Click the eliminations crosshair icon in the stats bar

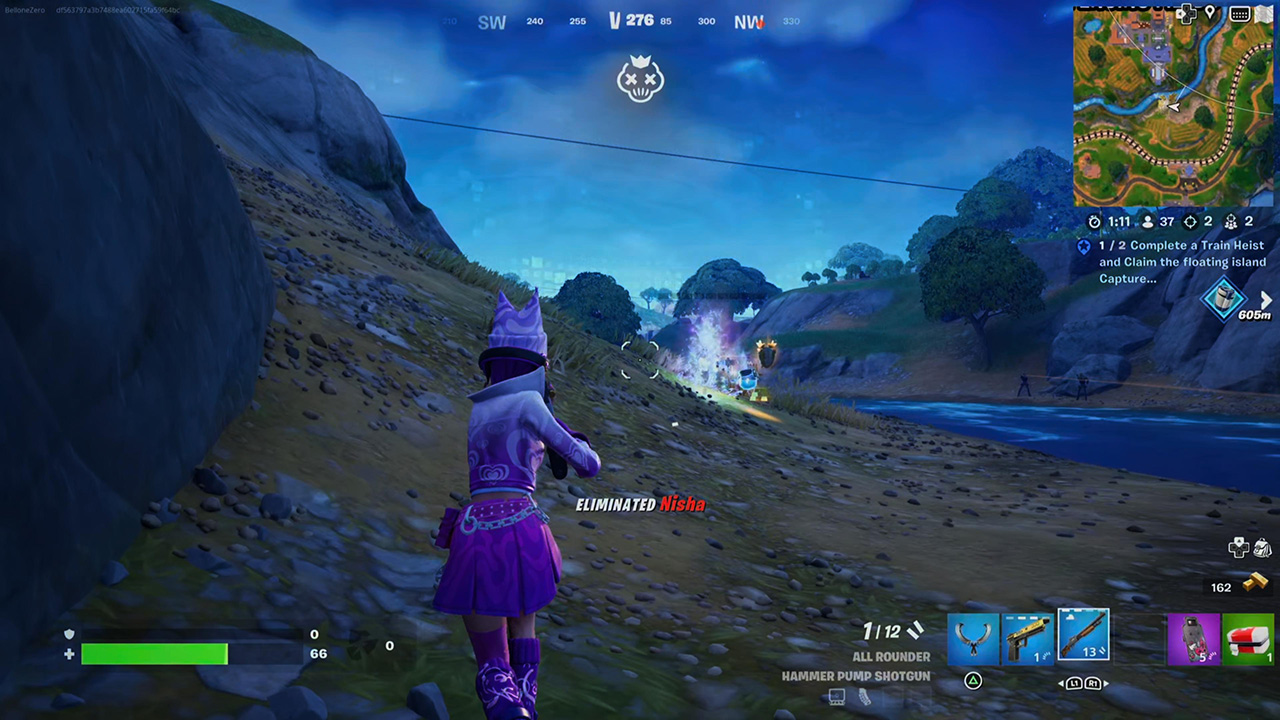coord(1190,222)
